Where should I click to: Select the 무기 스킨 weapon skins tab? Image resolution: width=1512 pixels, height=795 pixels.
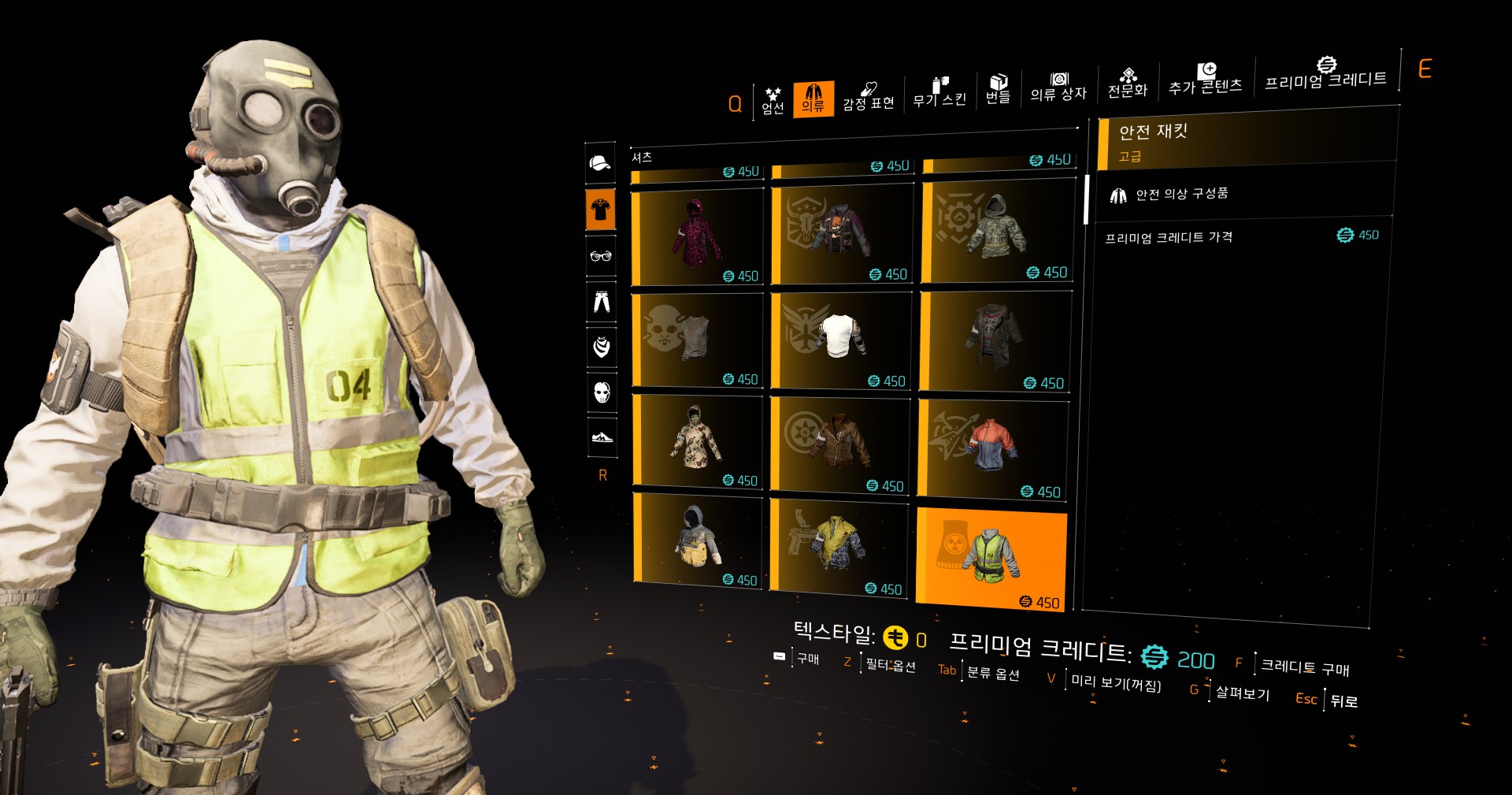pyautogui.click(x=939, y=93)
